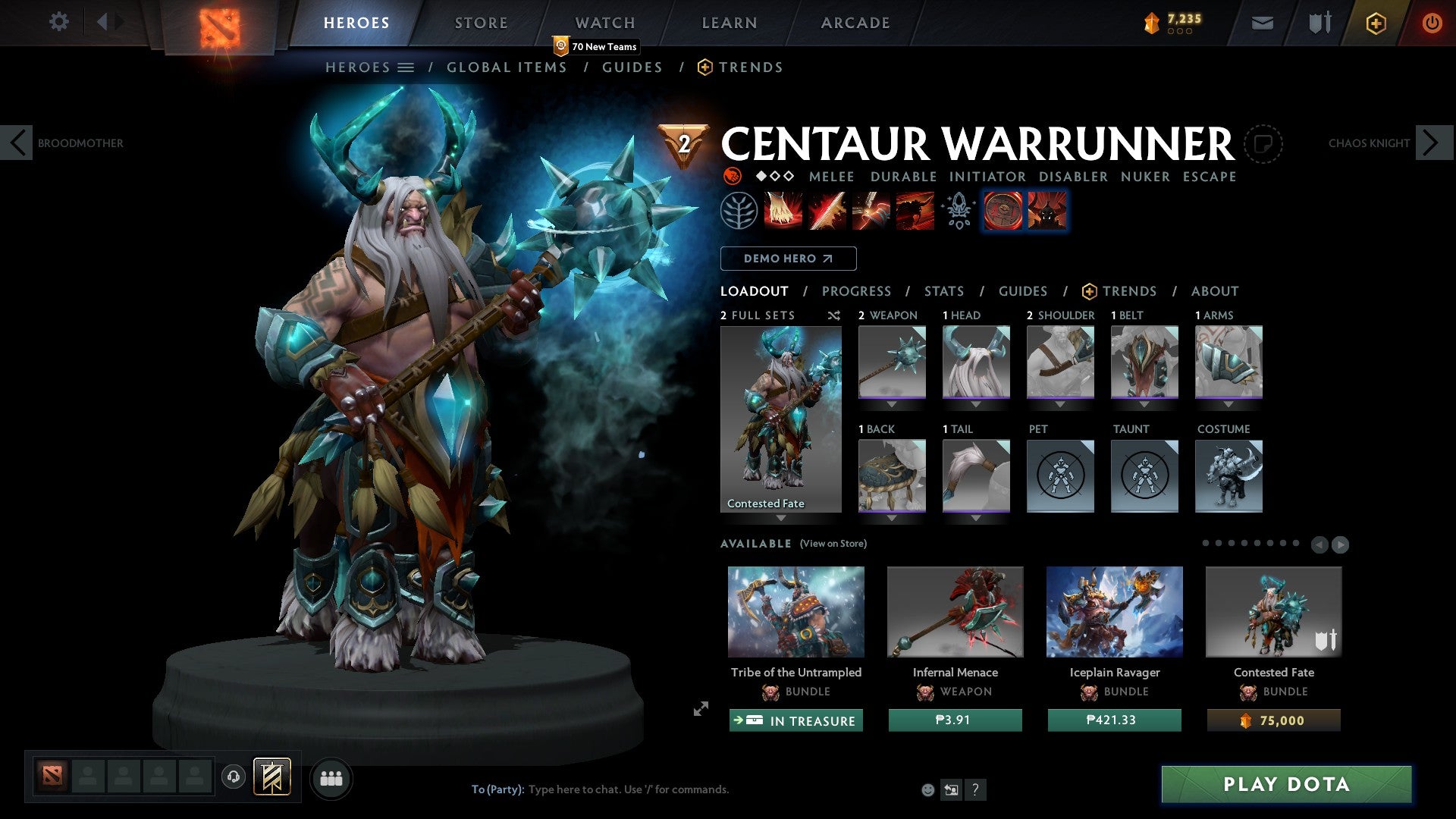Open the friends list icon near chat
Screen dimensions: 1456x819
click(331, 778)
